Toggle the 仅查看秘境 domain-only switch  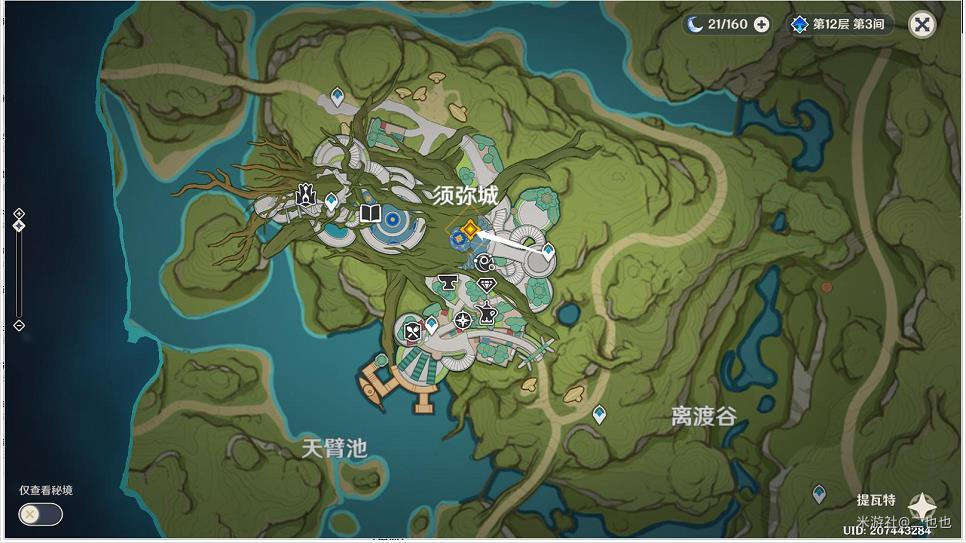(40, 514)
